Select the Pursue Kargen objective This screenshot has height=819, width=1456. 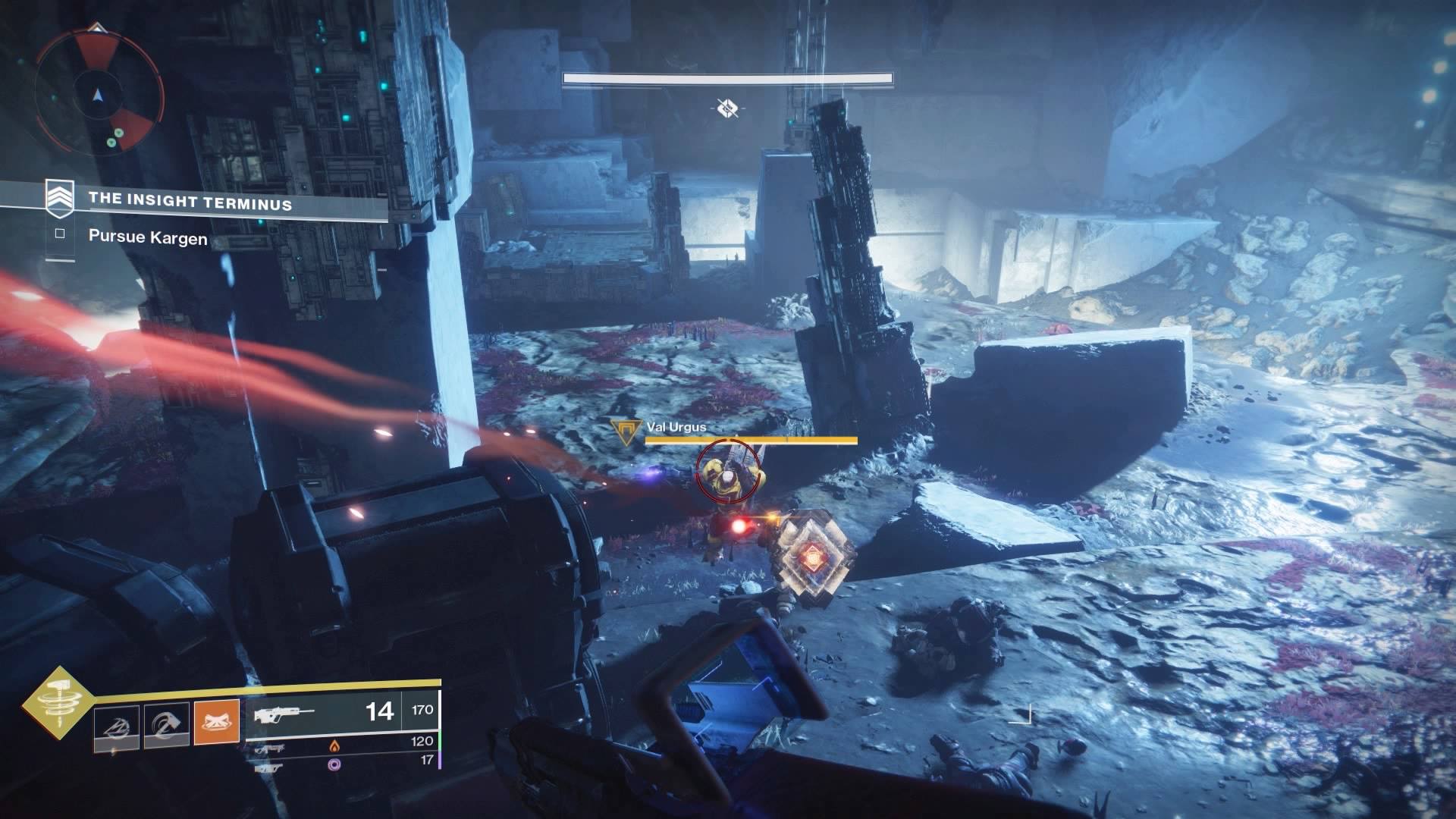pos(147,237)
